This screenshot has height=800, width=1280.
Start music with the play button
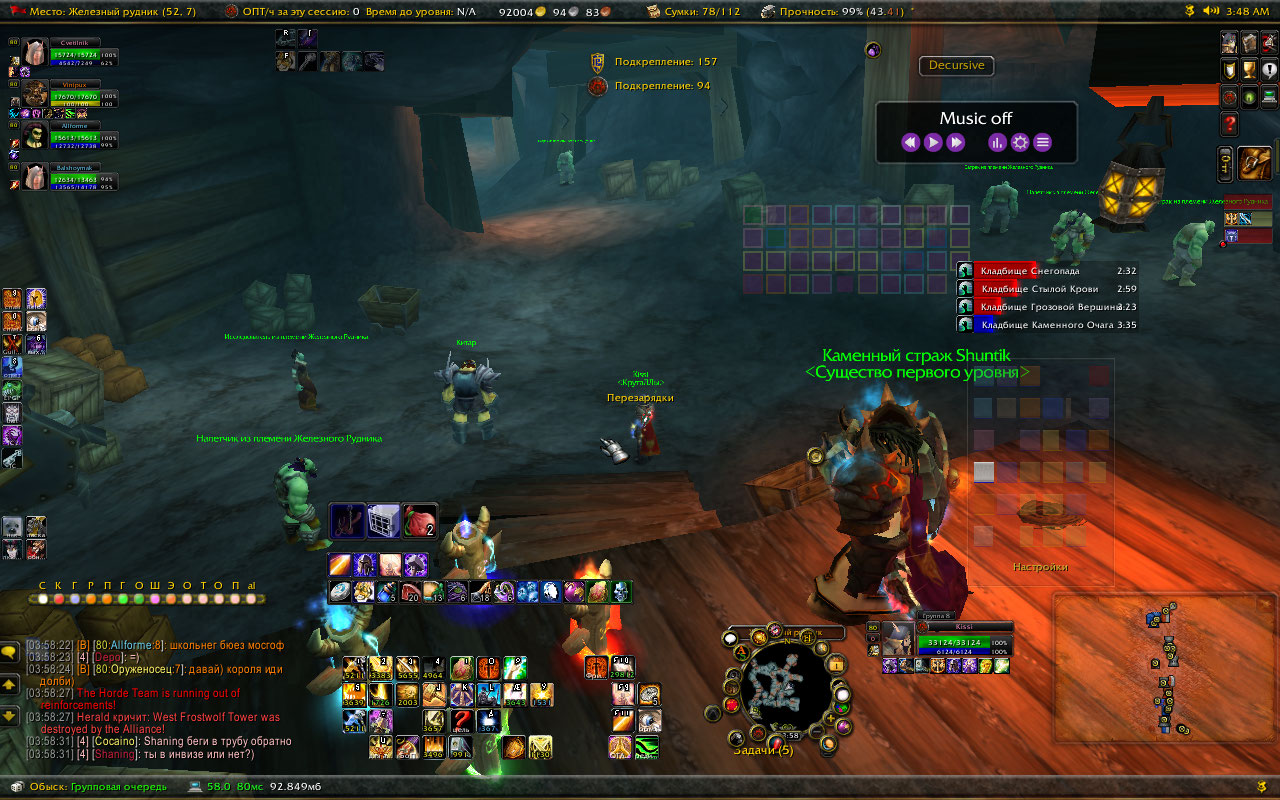(933, 142)
